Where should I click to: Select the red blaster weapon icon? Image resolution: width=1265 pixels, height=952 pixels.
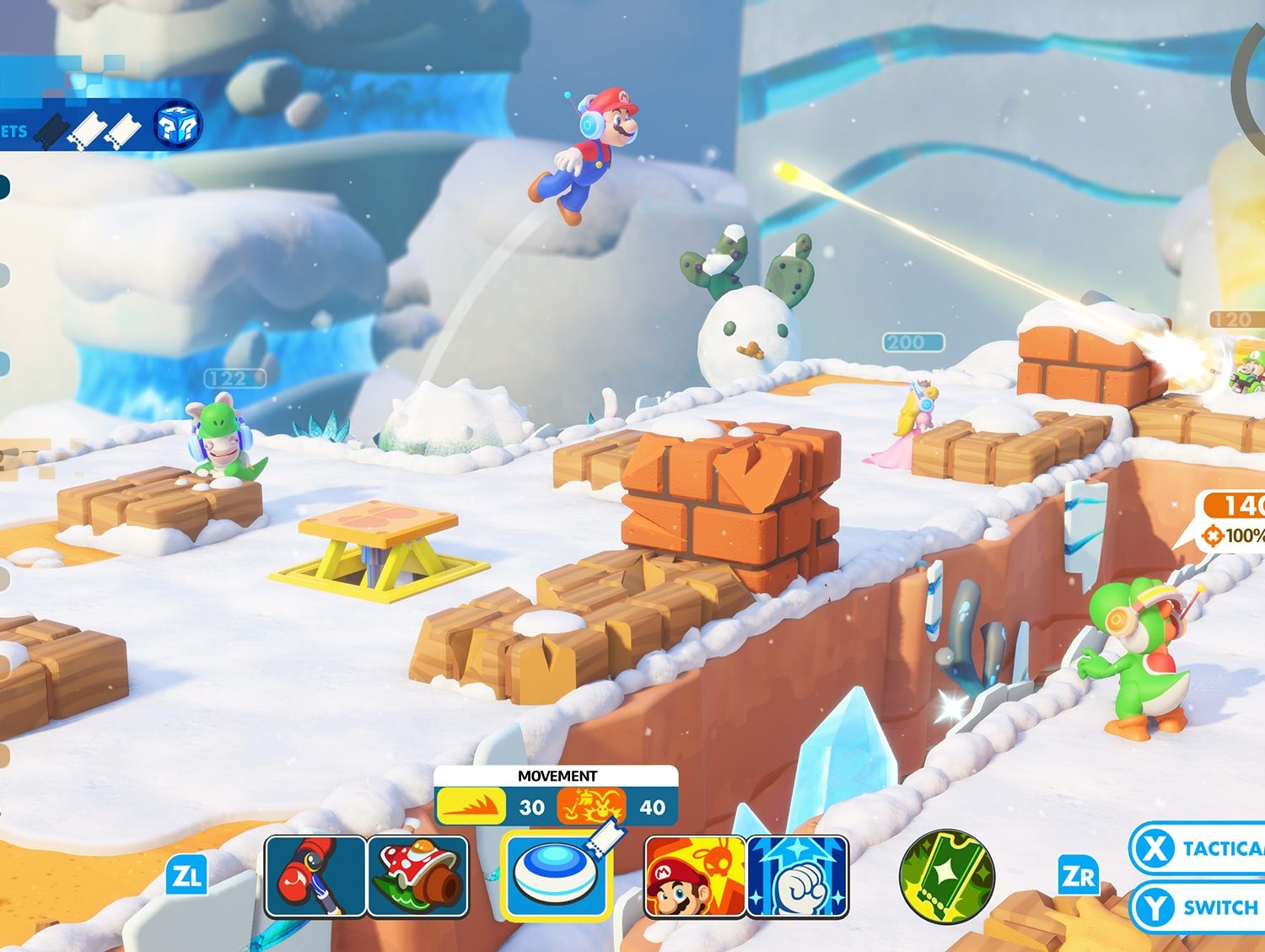315,876
